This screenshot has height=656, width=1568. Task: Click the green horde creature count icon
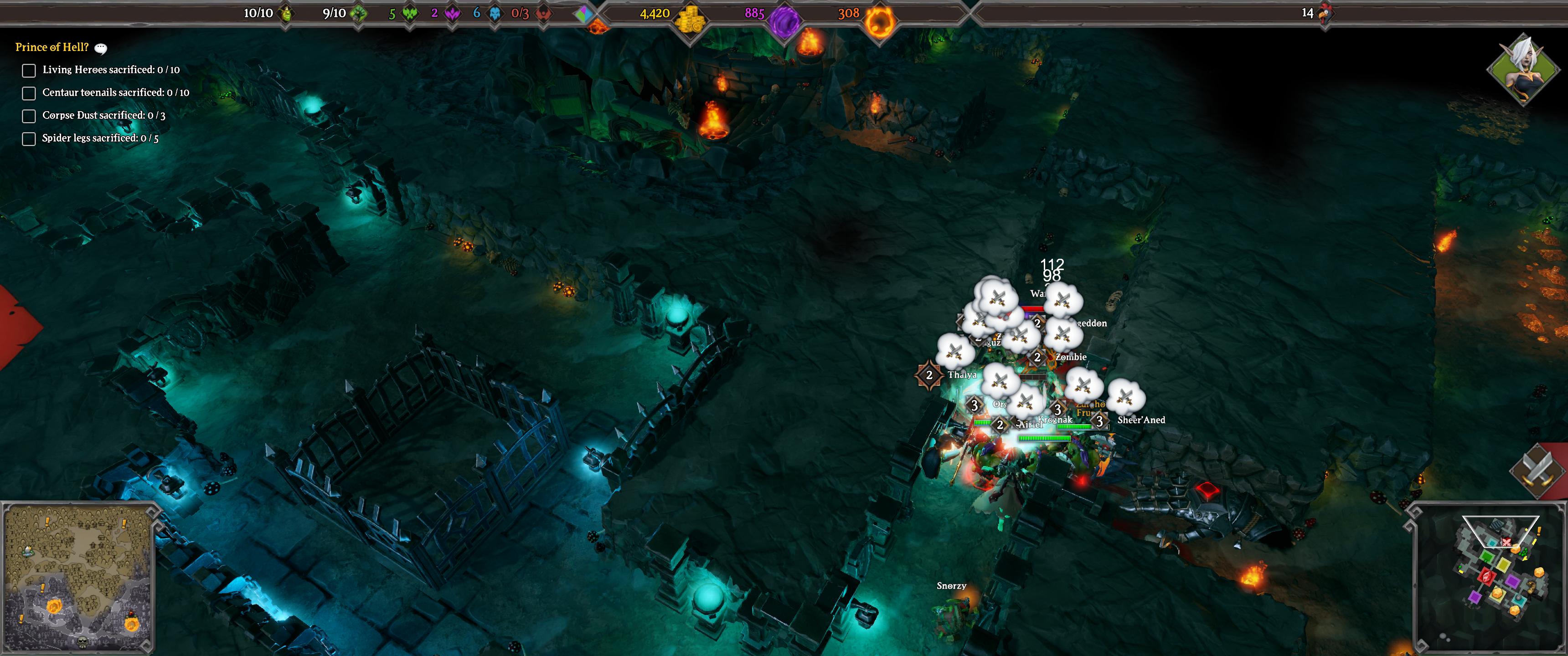tap(410, 13)
